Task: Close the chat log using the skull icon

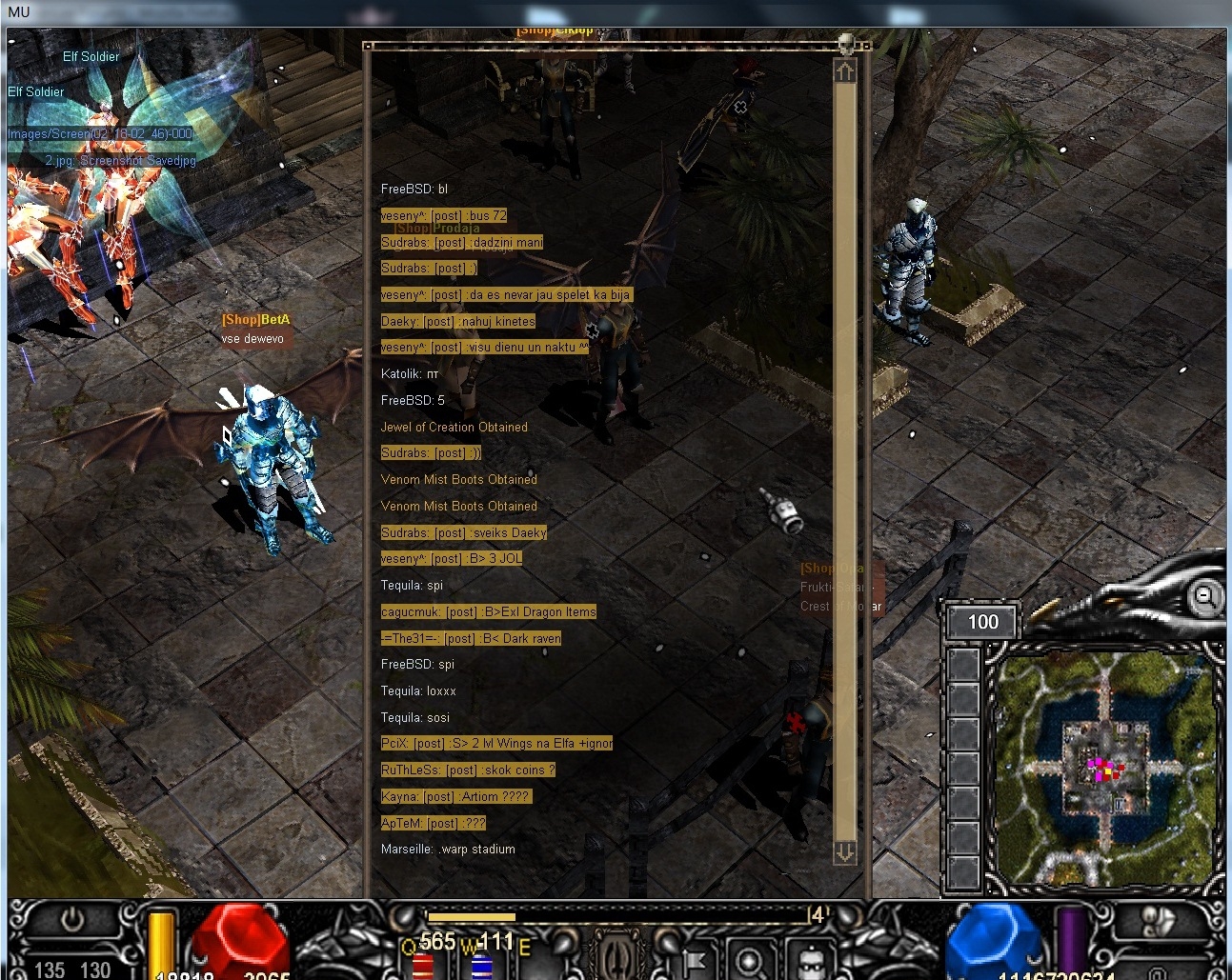Action: (845, 43)
